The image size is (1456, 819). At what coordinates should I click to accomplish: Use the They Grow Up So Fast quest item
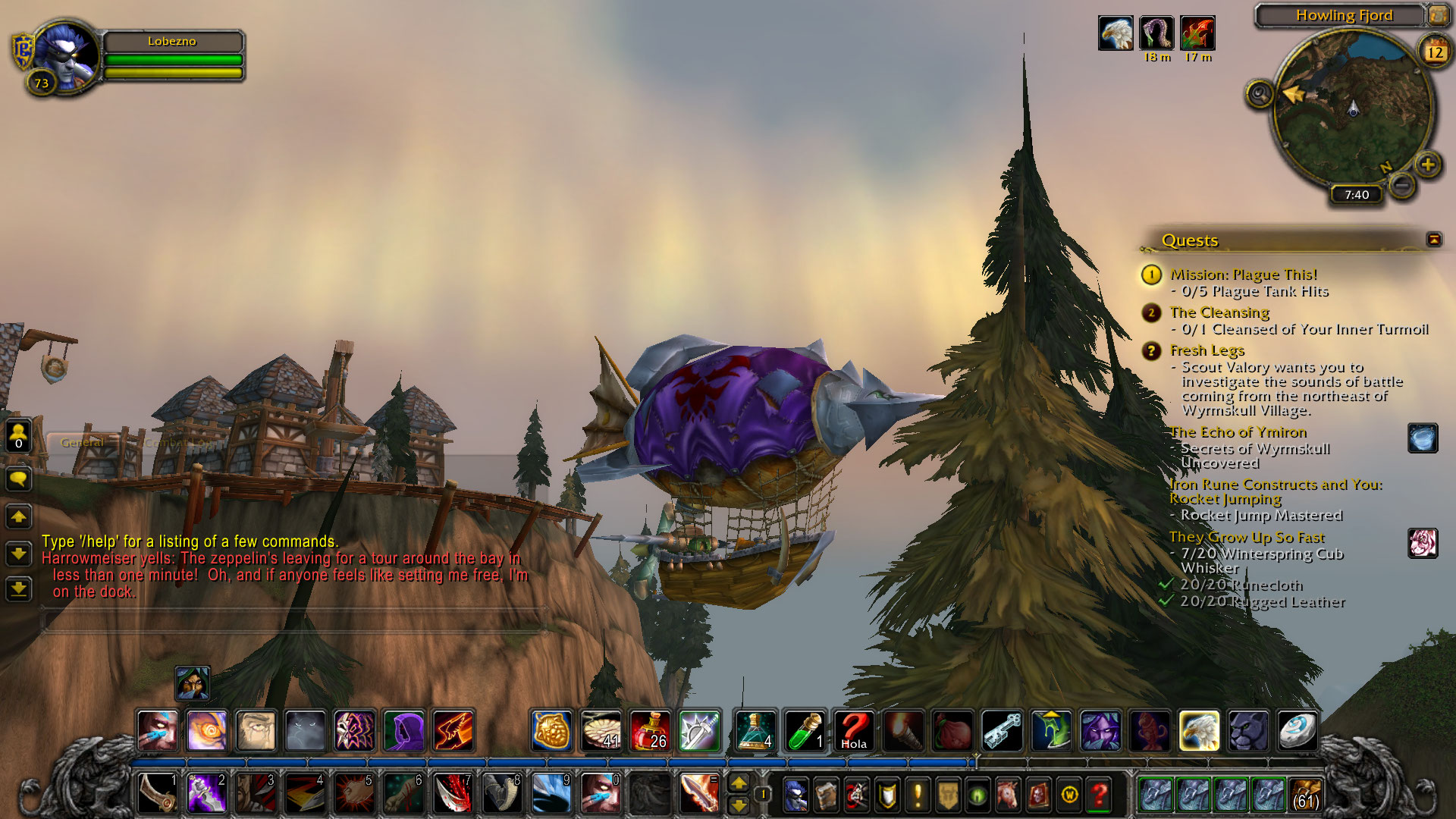tap(1423, 543)
